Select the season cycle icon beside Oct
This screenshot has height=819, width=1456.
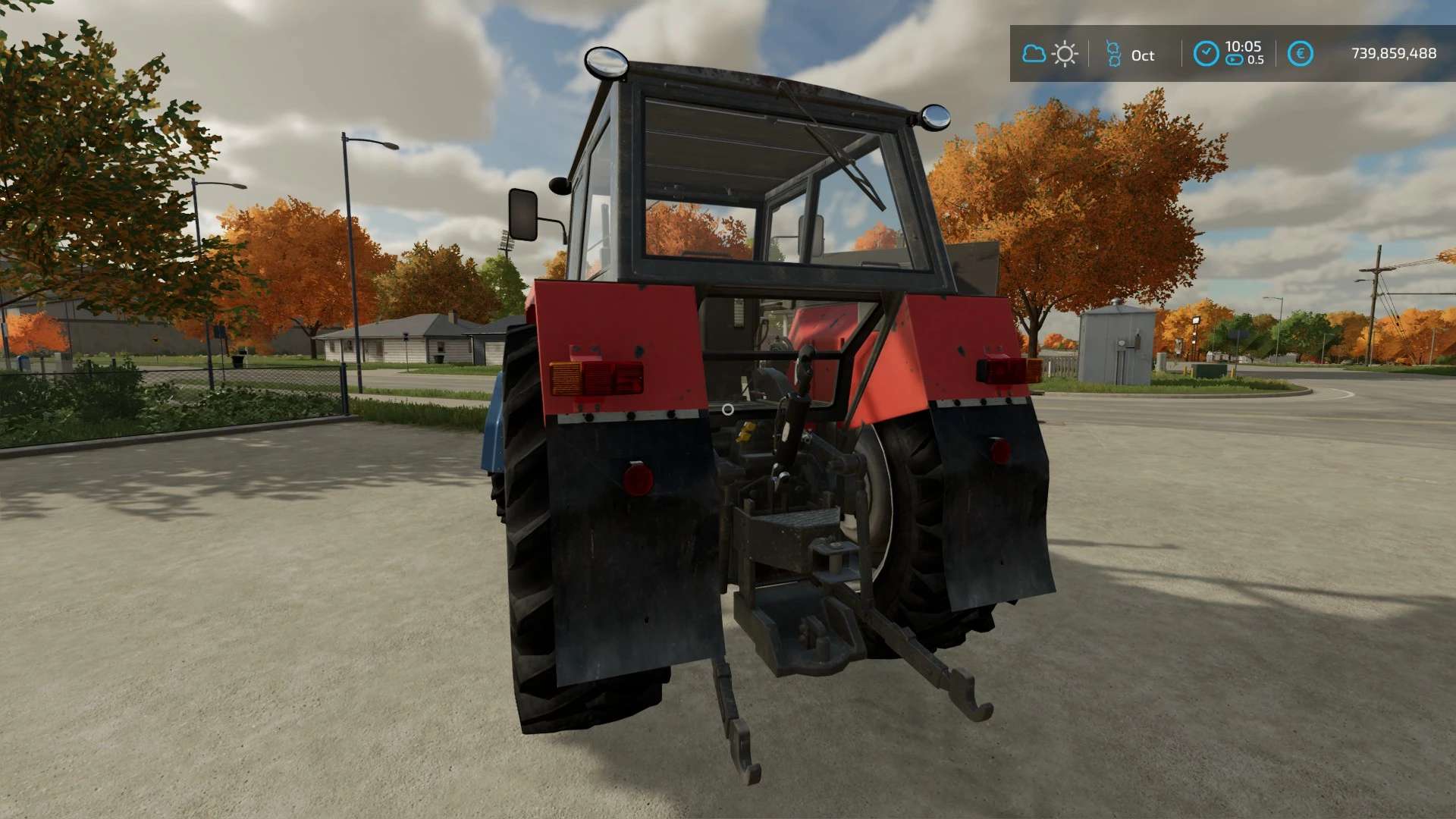click(x=1113, y=54)
